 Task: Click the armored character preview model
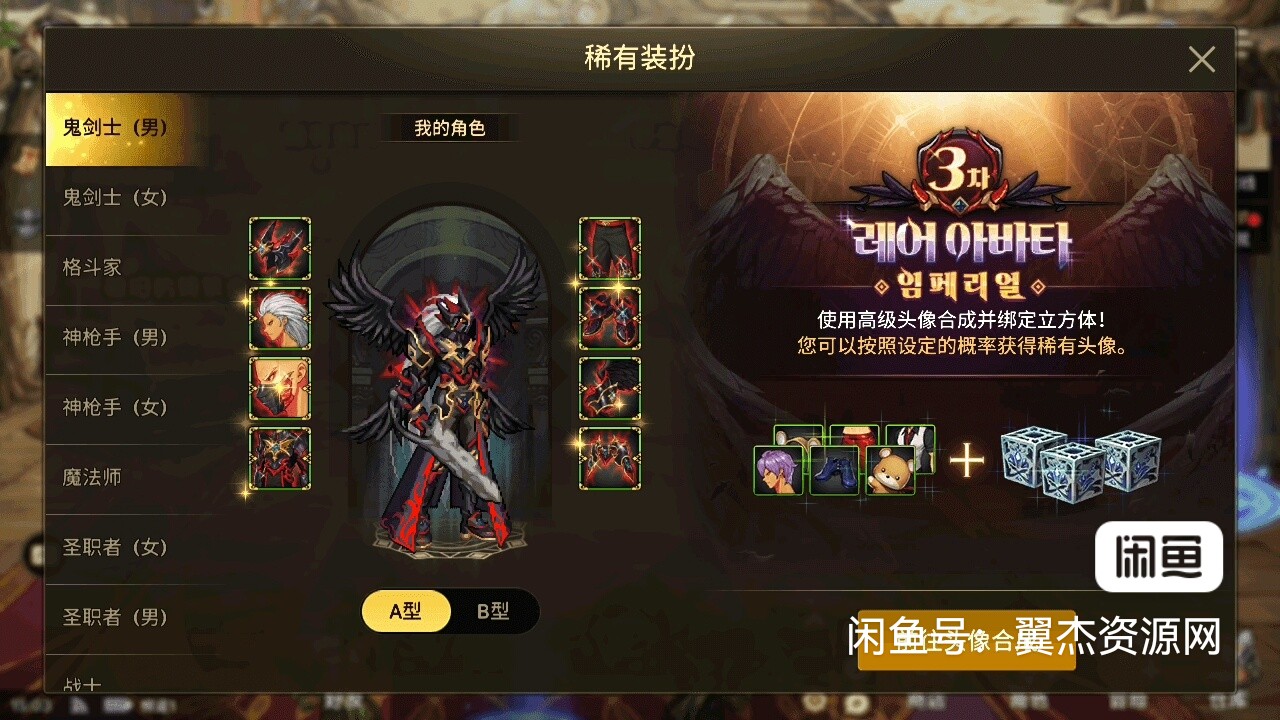point(448,390)
